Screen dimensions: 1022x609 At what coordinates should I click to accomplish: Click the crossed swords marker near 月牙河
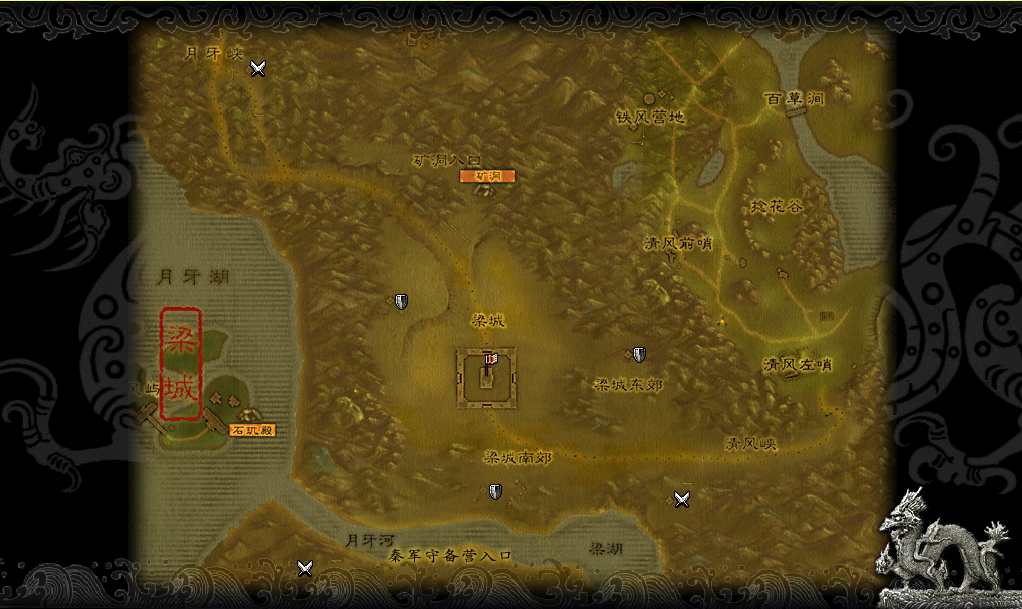point(305,568)
